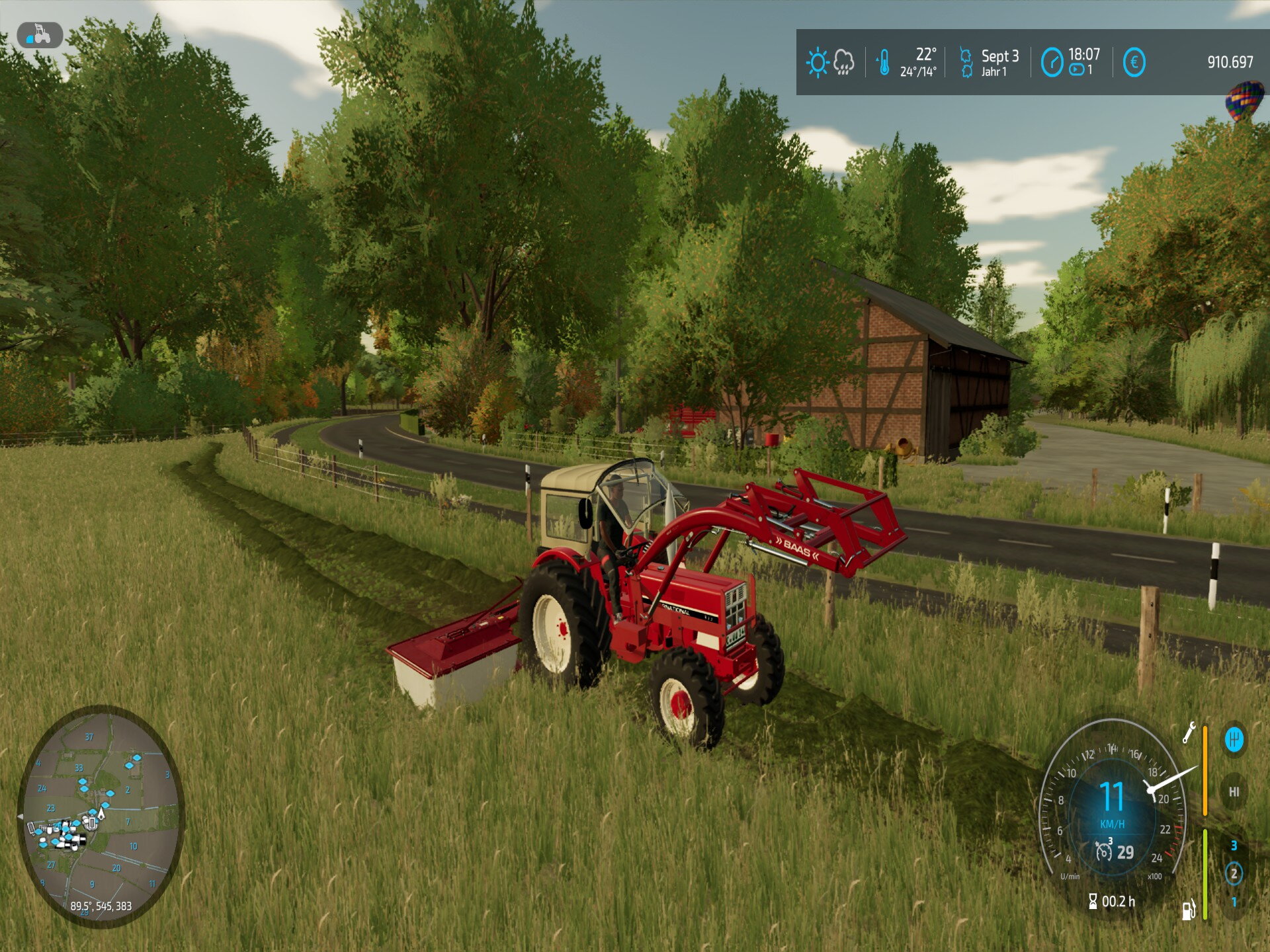Select the gearshift icon in blue circle
Viewport: 1270px width, 952px height.
pyautogui.click(x=1234, y=739)
